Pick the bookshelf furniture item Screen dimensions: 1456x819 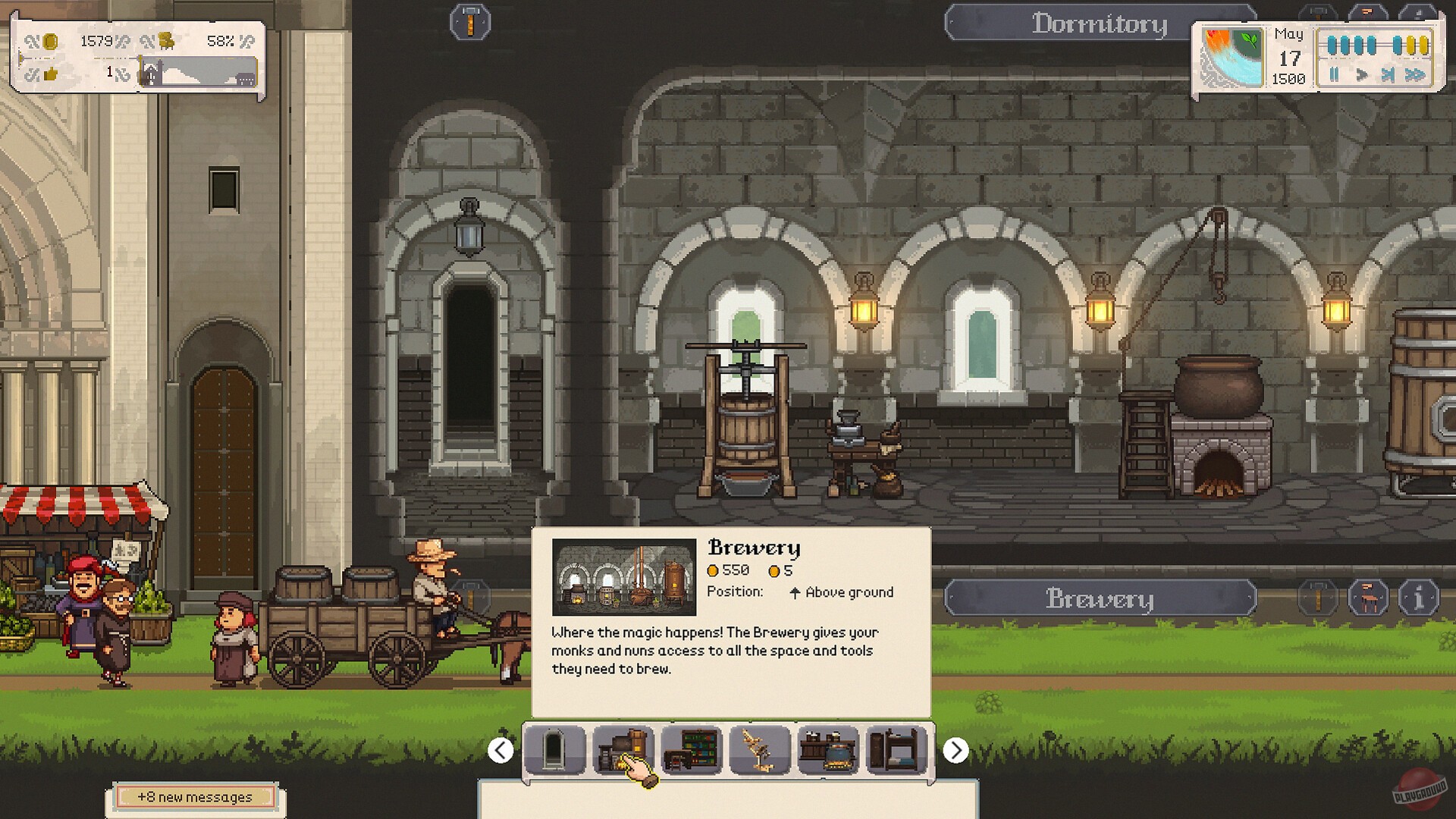pyautogui.click(x=690, y=752)
